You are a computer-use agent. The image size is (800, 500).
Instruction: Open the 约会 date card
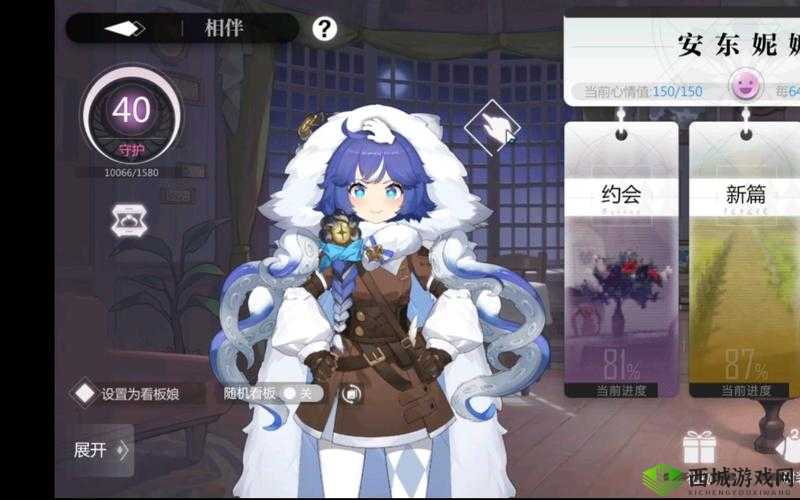coord(621,260)
